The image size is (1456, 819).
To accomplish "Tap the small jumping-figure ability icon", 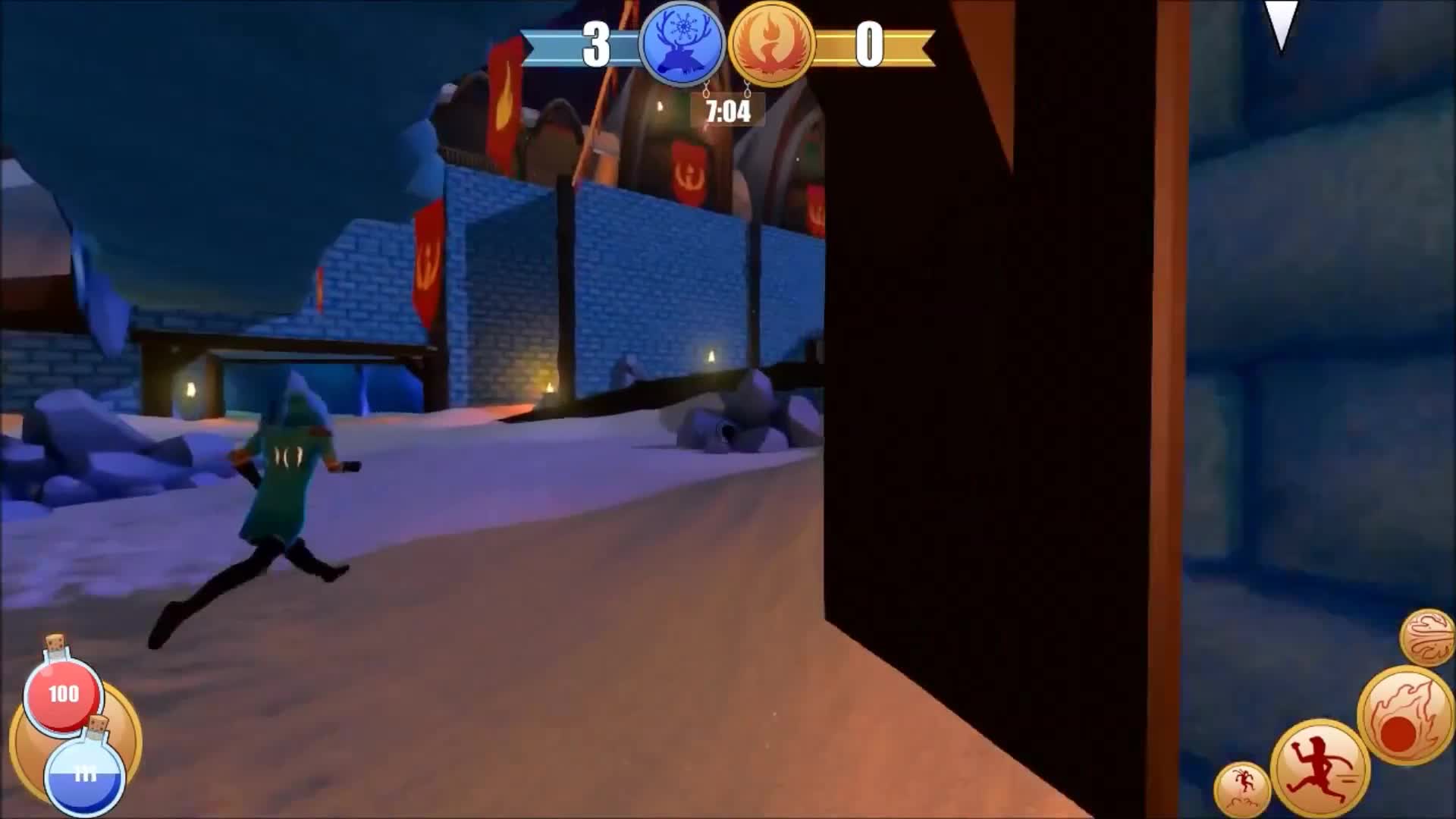I will [x=1241, y=789].
